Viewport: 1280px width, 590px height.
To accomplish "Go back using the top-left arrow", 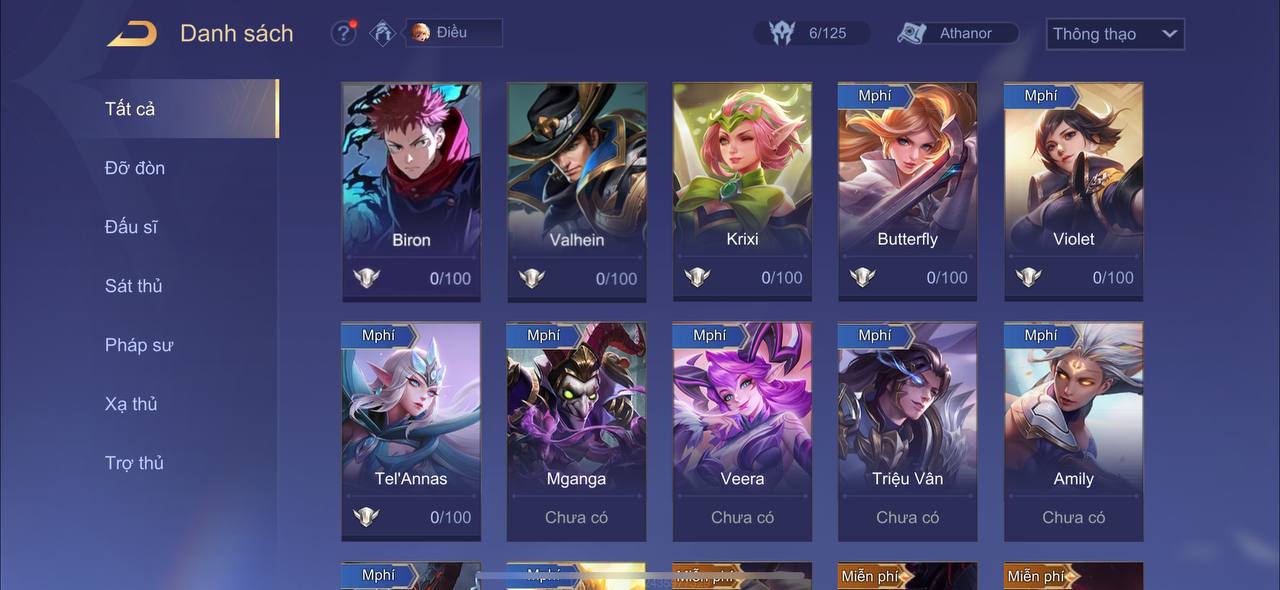I will [x=132, y=34].
